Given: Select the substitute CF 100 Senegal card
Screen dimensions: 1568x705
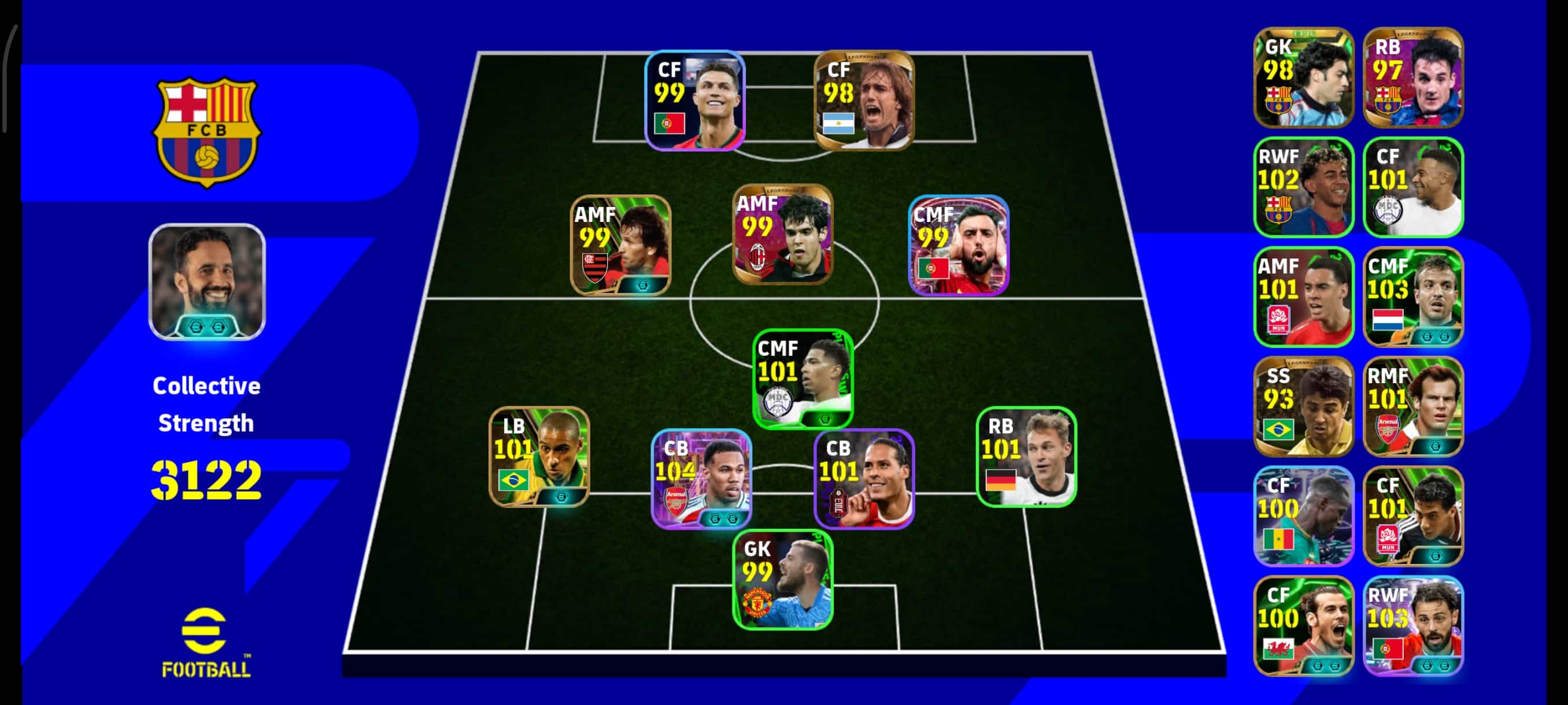Looking at the screenshot, I should tap(1303, 516).
